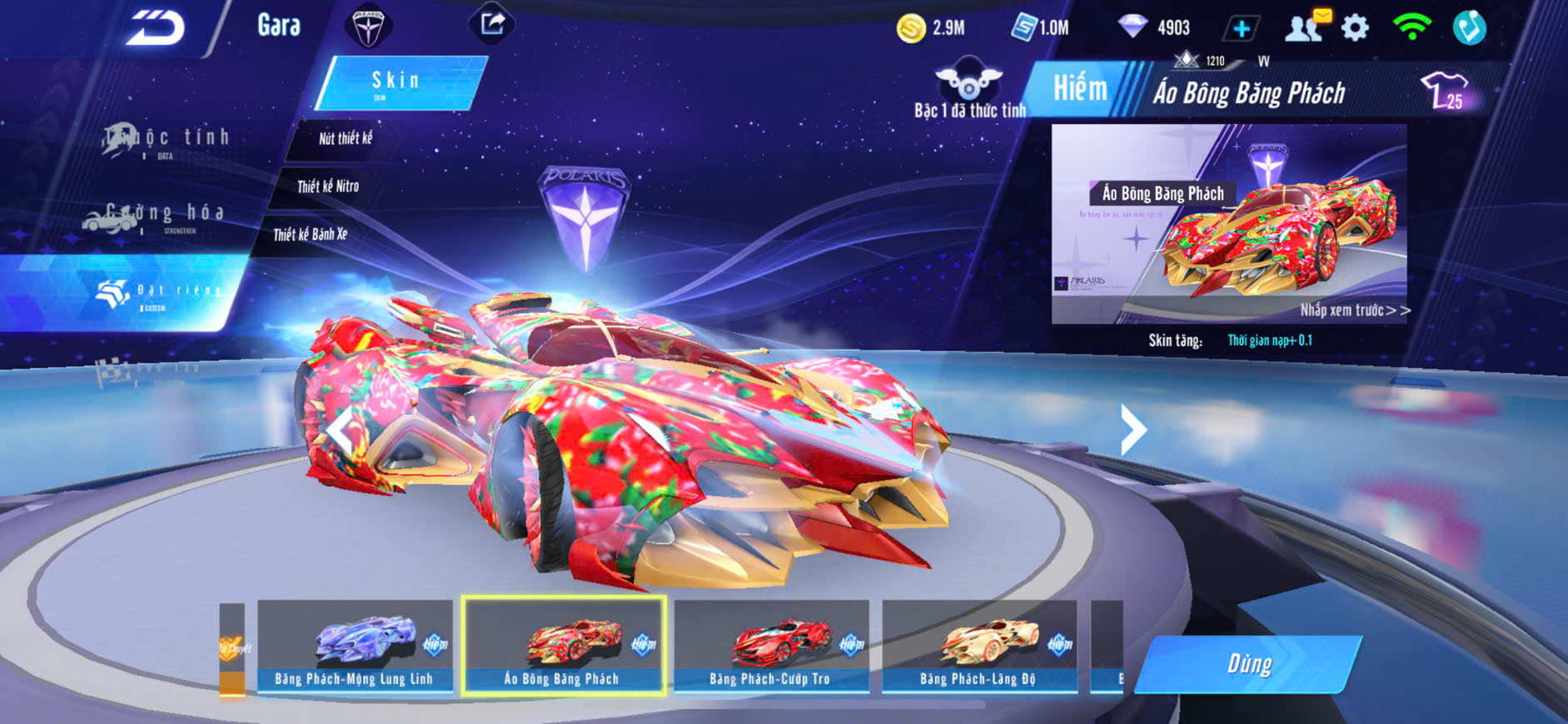
Task: Add diamonds with the plus button
Action: (1241, 29)
